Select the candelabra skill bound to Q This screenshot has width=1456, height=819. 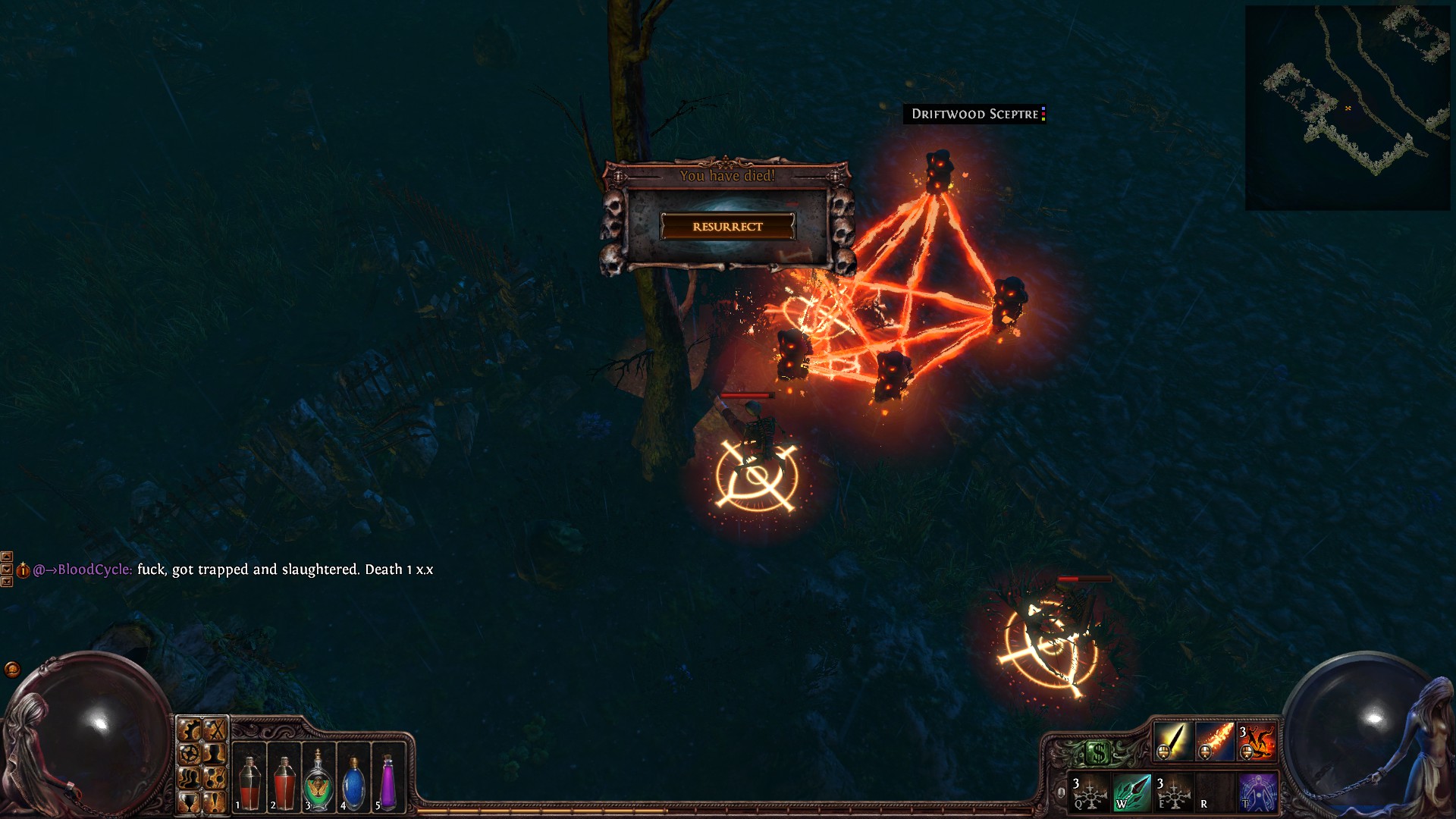[x=1089, y=792]
